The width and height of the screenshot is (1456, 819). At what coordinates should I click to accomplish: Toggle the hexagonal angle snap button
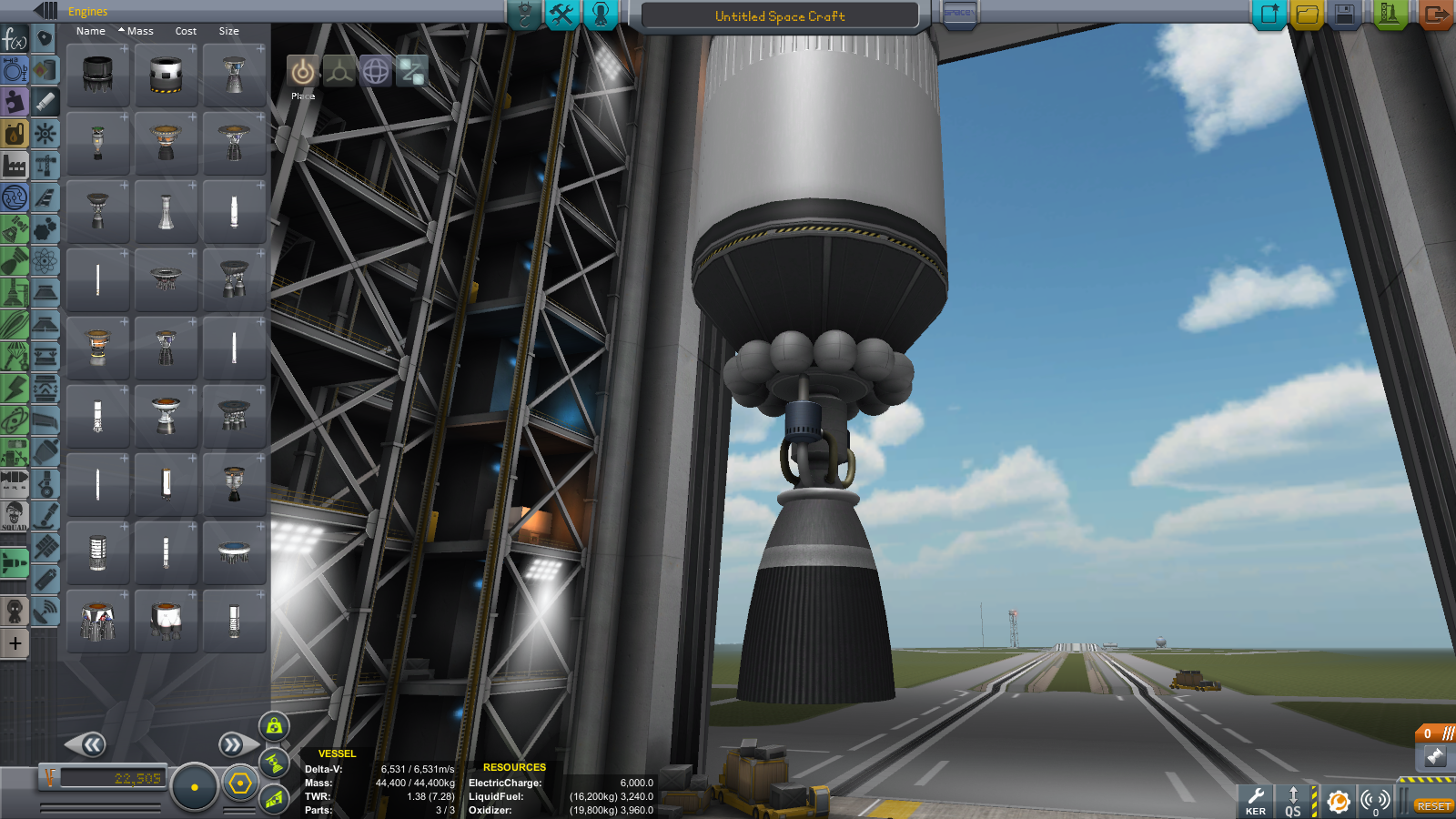[x=240, y=784]
